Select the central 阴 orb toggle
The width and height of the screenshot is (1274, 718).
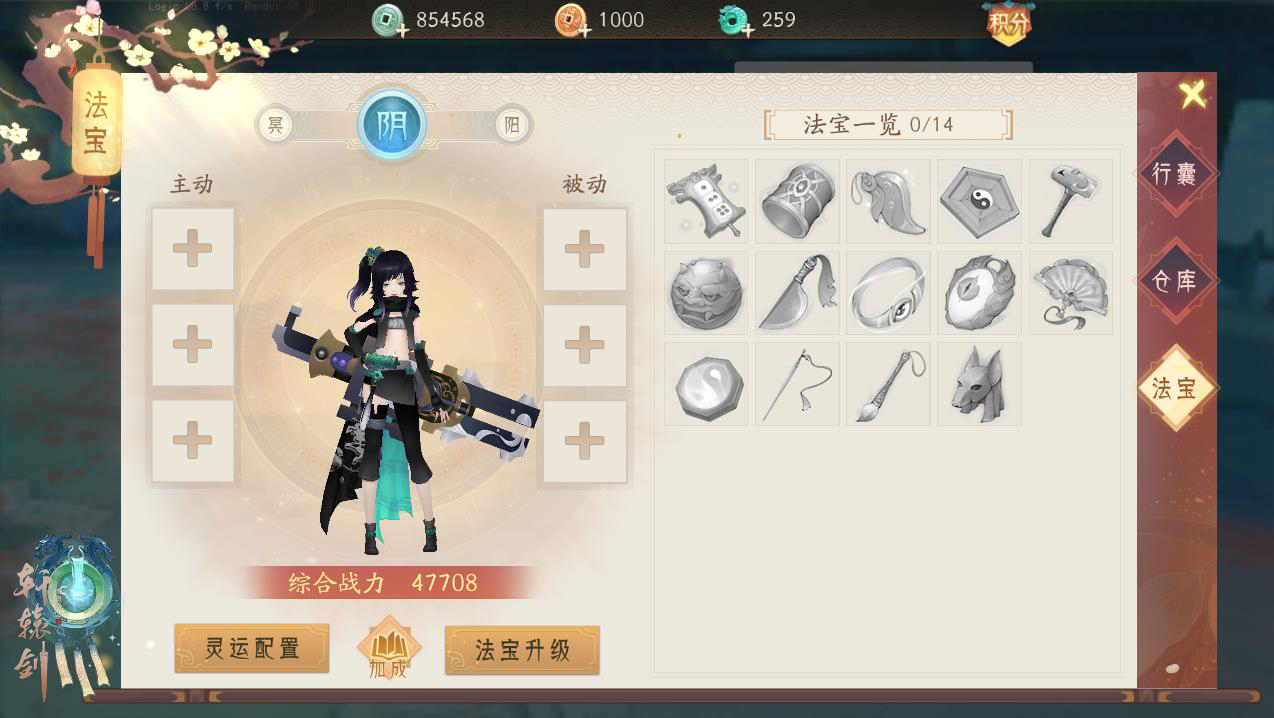[392, 126]
